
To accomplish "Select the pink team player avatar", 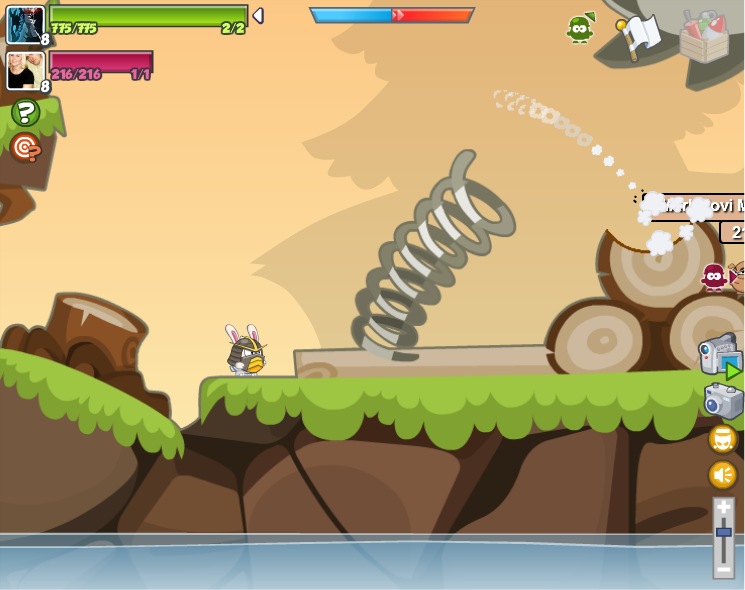I will click(x=25, y=70).
